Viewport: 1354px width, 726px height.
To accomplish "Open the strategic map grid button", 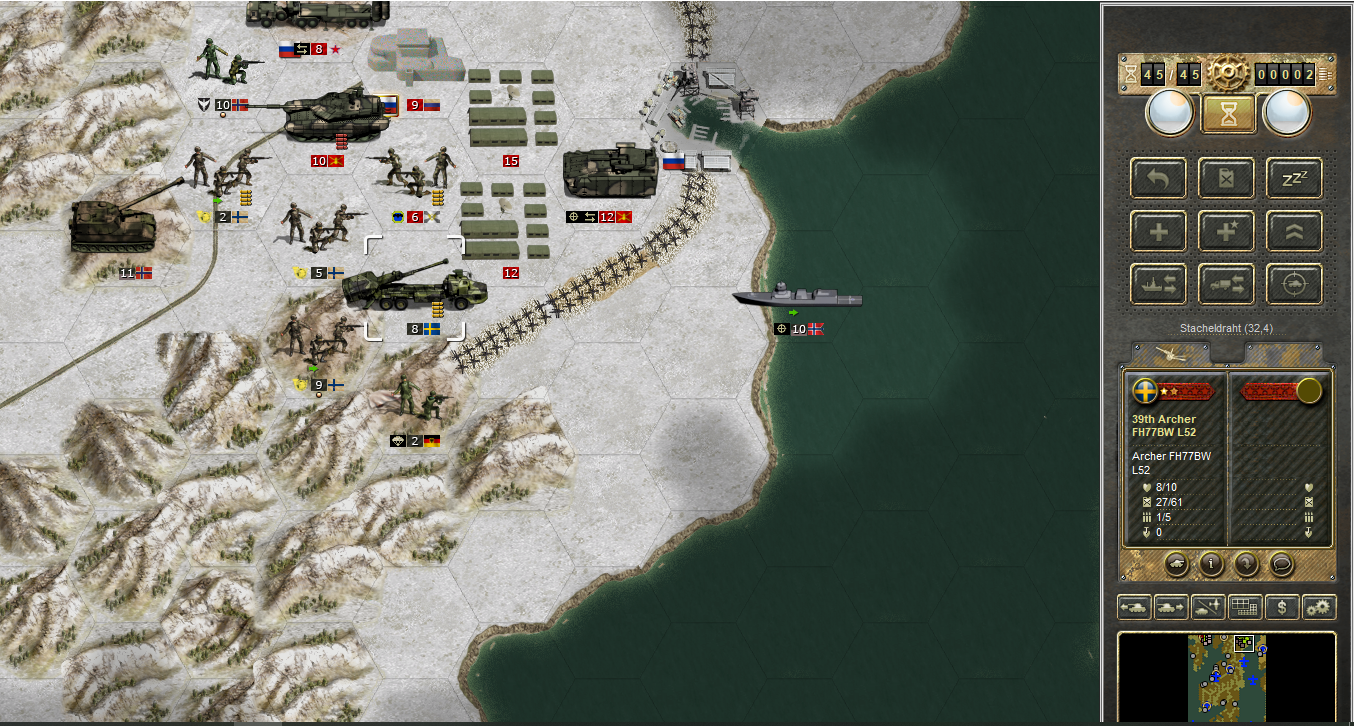I will (1244, 607).
